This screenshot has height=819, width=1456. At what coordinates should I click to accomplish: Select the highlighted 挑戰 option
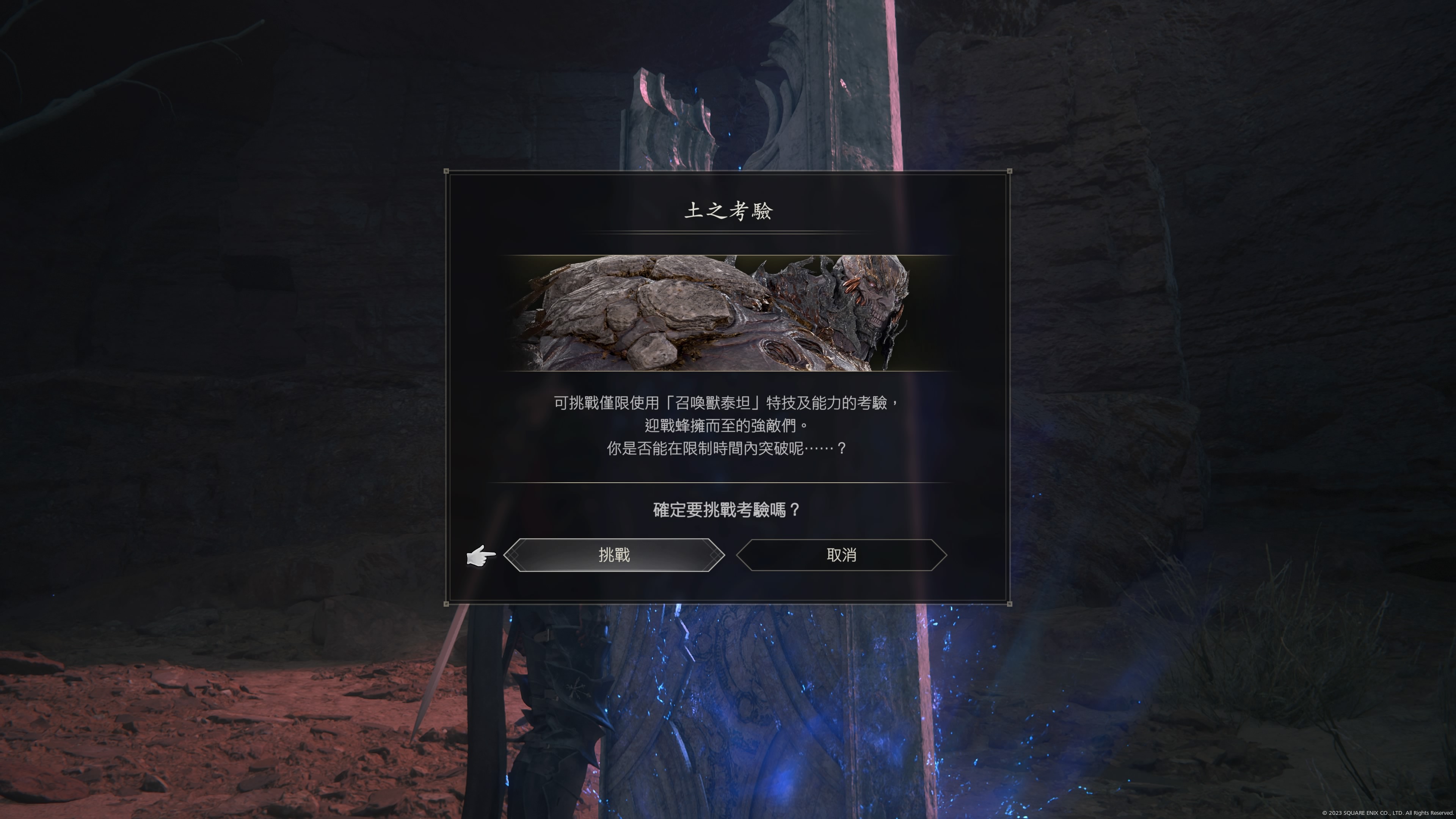615,555
